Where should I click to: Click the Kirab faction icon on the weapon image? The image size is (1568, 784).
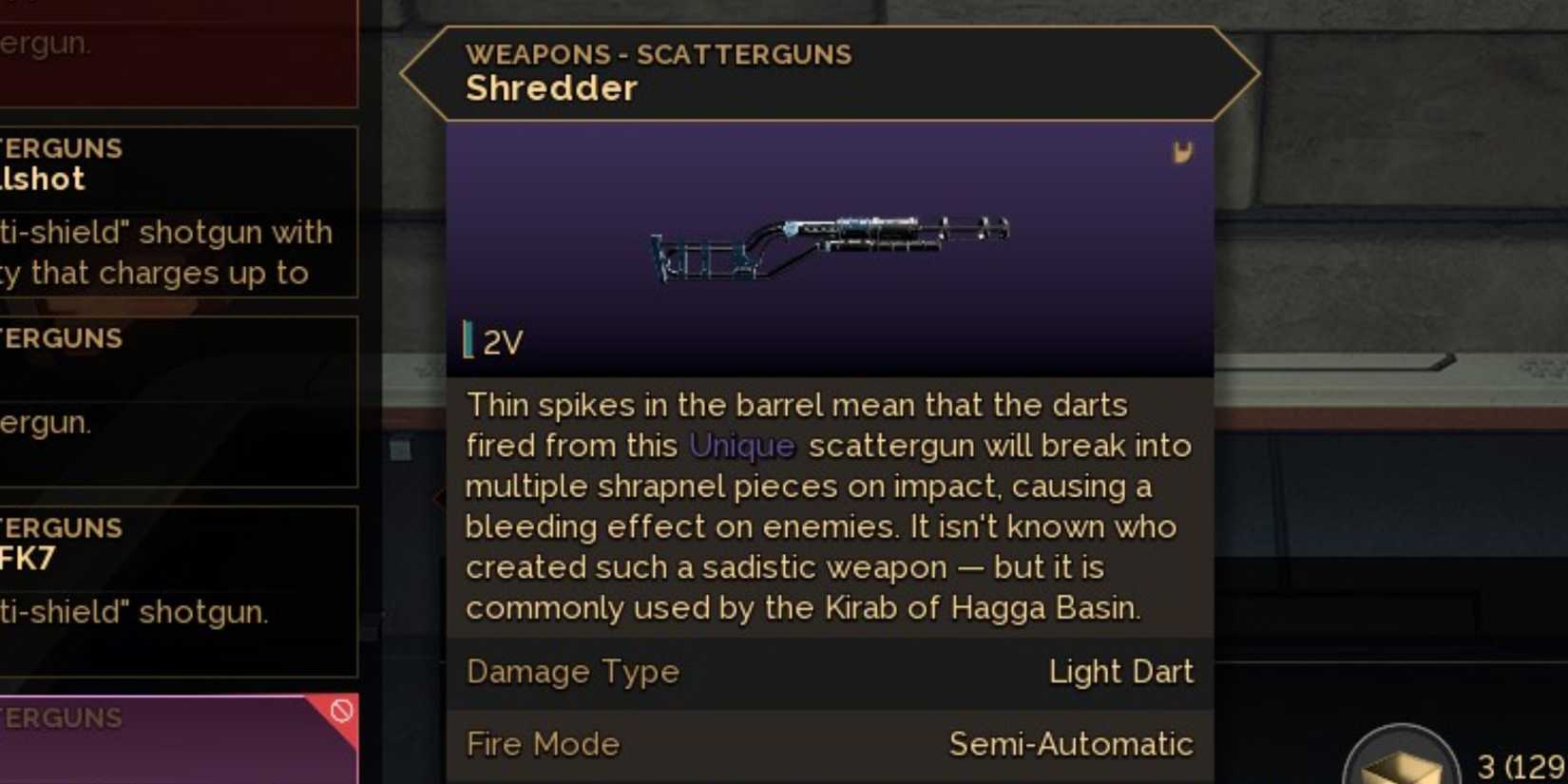click(x=1184, y=152)
